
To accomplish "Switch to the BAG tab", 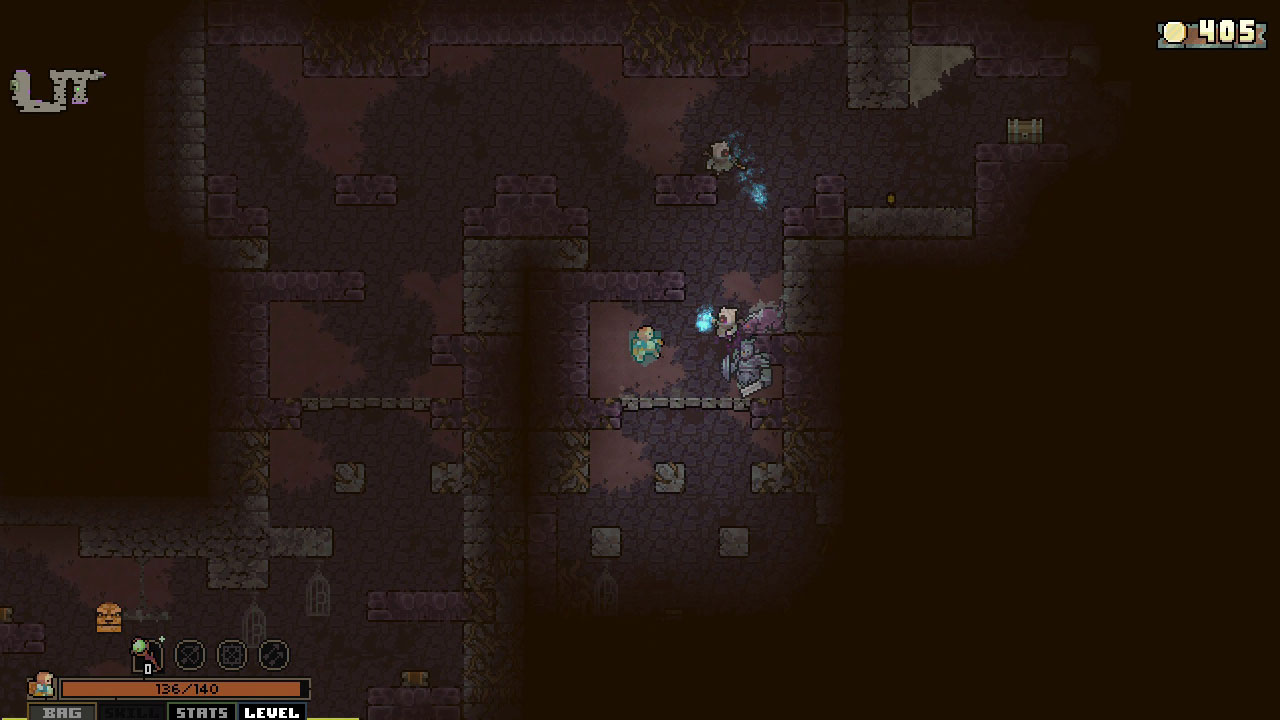I will tap(62, 712).
